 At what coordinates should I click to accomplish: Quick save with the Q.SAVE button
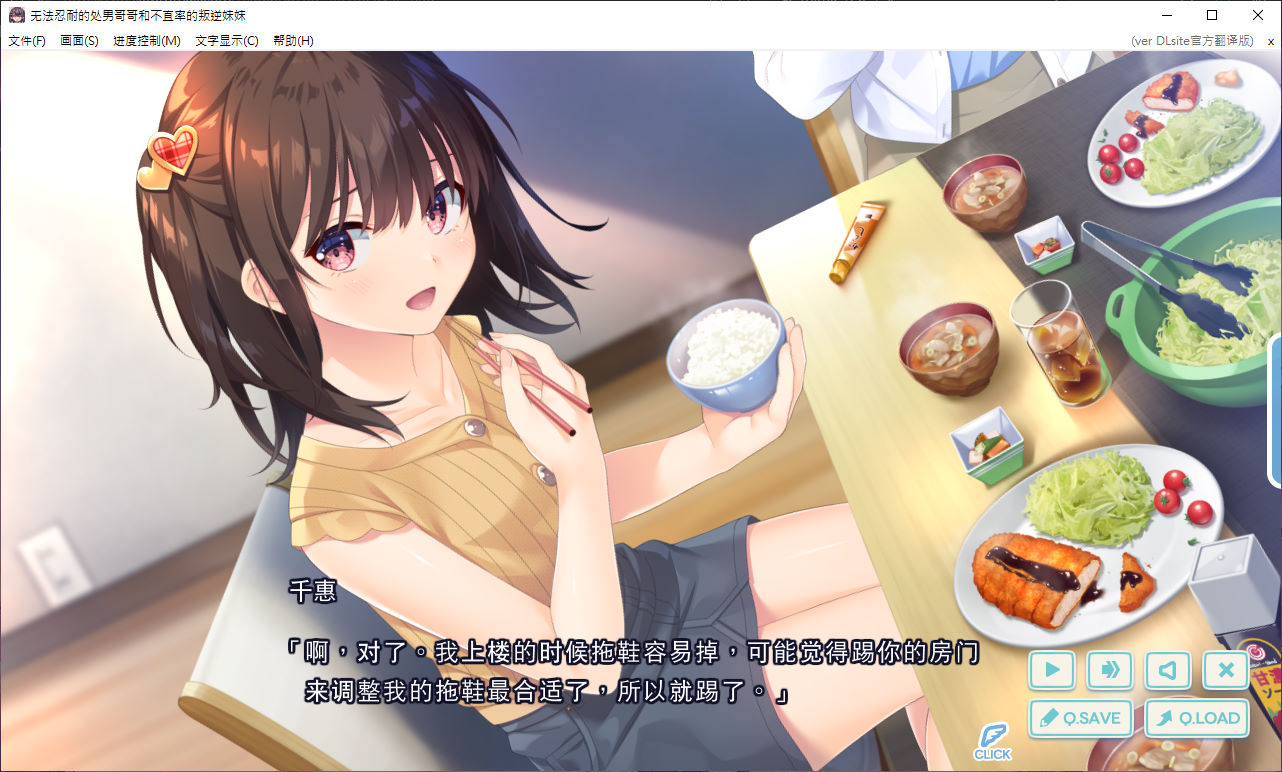click(x=1081, y=718)
